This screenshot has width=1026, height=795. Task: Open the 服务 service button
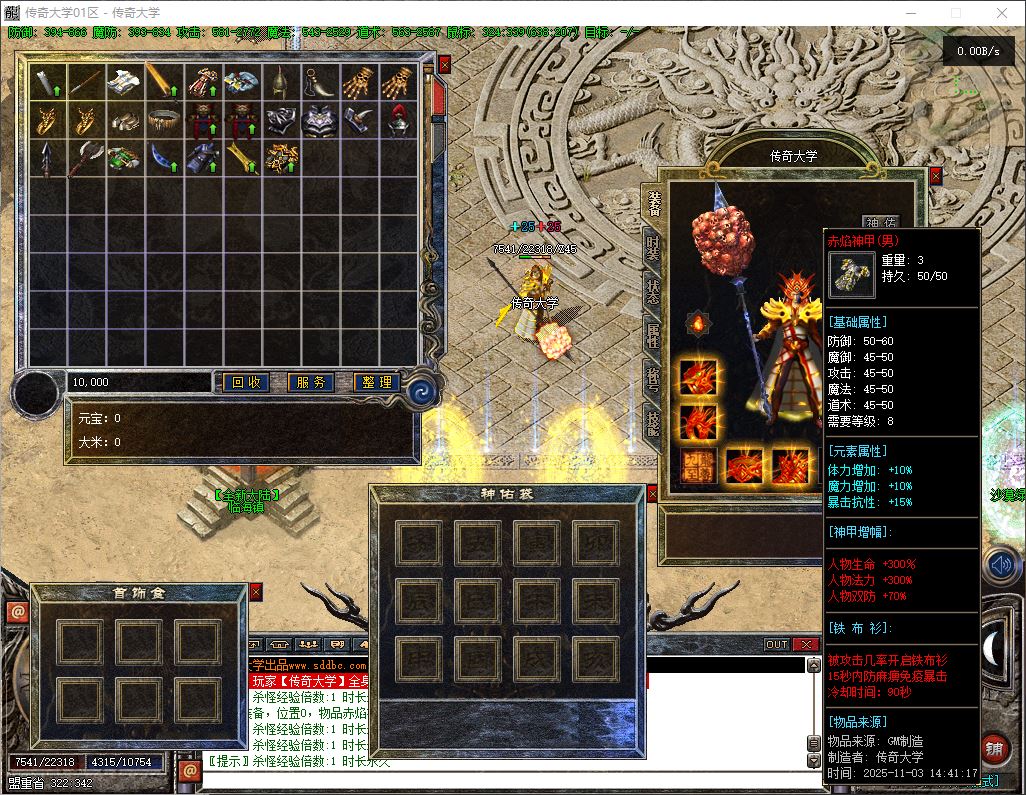(310, 382)
